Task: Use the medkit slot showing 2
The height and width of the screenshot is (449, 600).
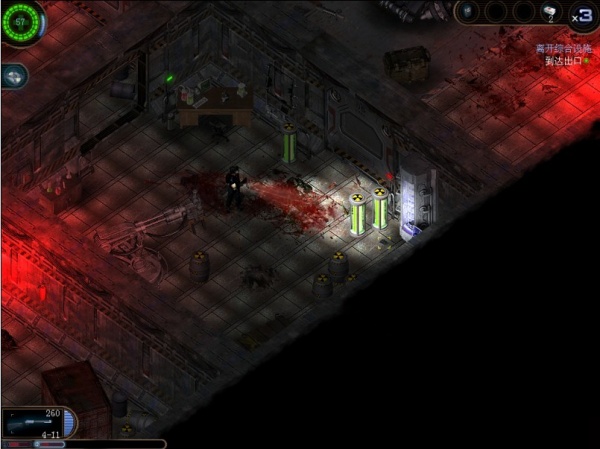Action: tap(550, 12)
